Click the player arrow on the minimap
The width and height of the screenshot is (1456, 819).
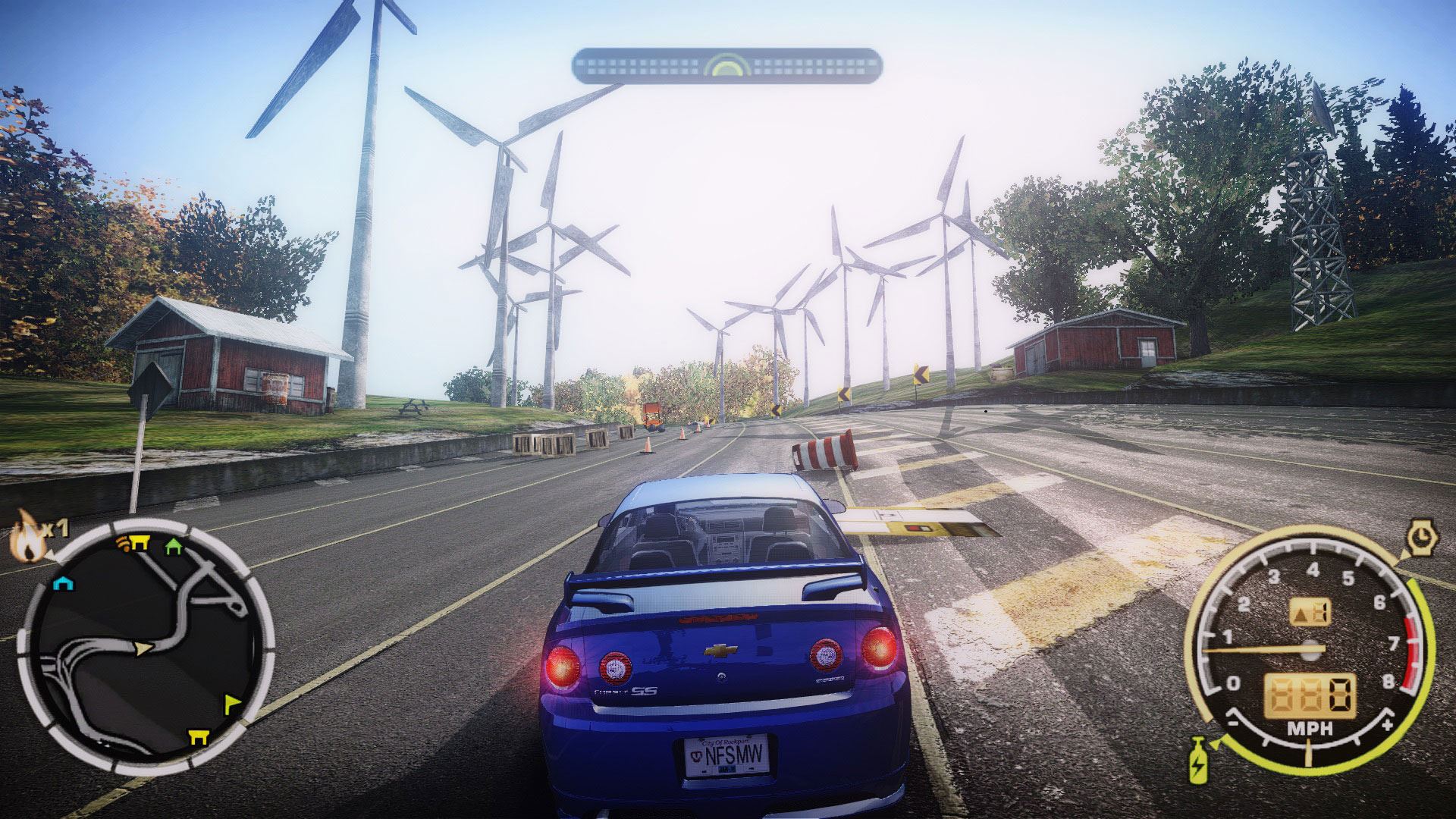143,648
